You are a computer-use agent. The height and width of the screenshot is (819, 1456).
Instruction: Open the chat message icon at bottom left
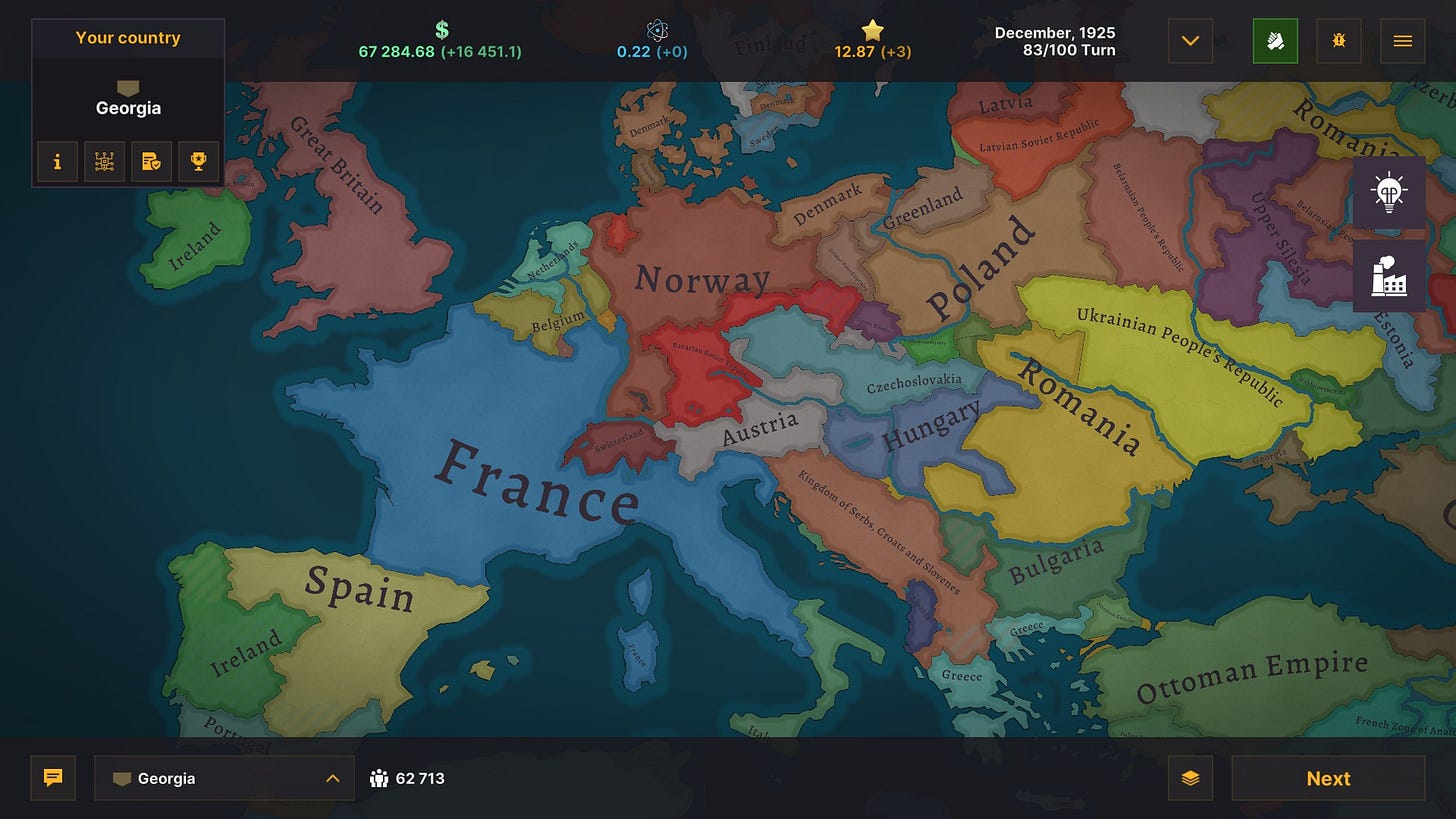(x=53, y=778)
